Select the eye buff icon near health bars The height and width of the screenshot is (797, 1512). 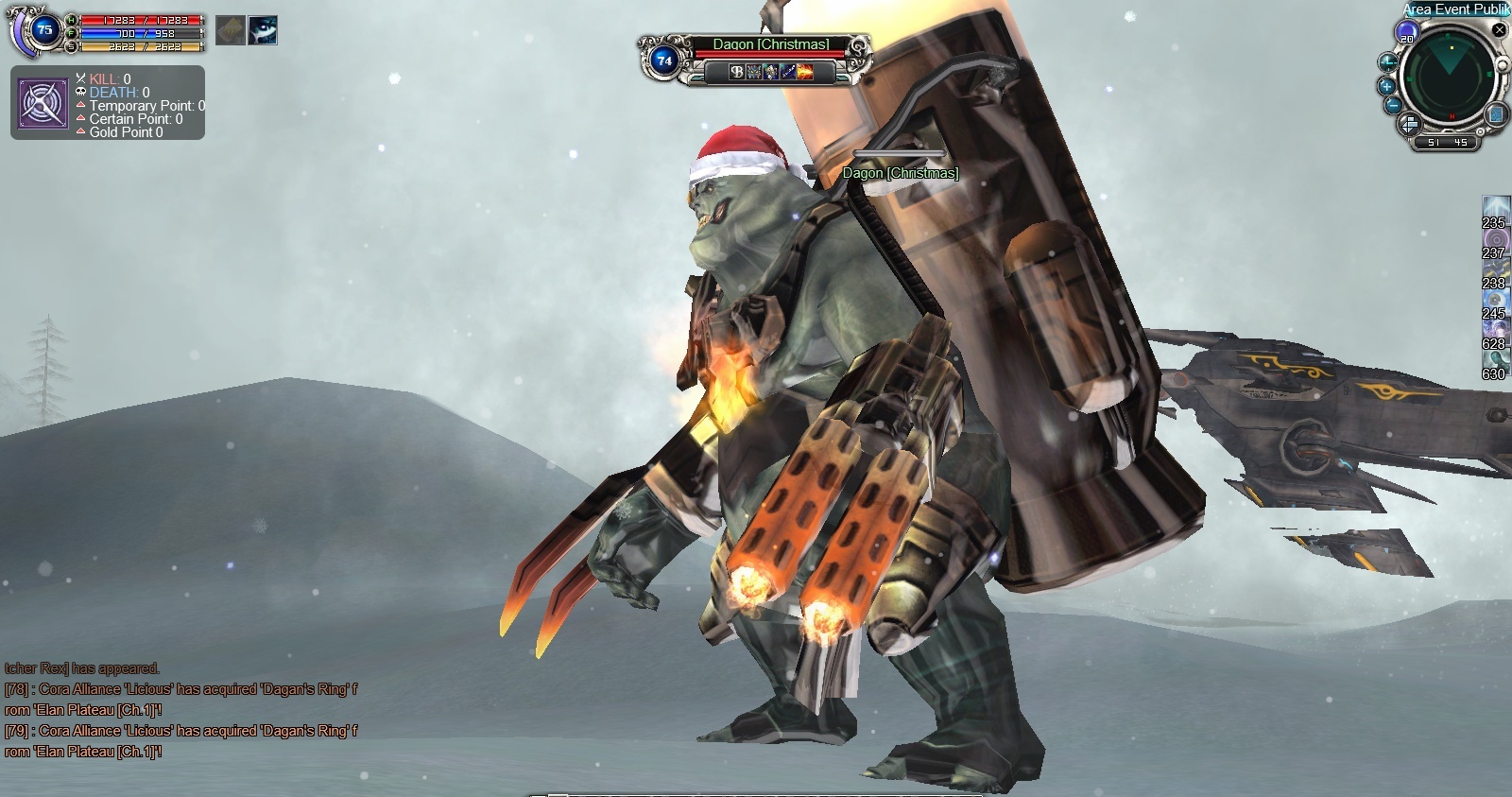coord(263,30)
